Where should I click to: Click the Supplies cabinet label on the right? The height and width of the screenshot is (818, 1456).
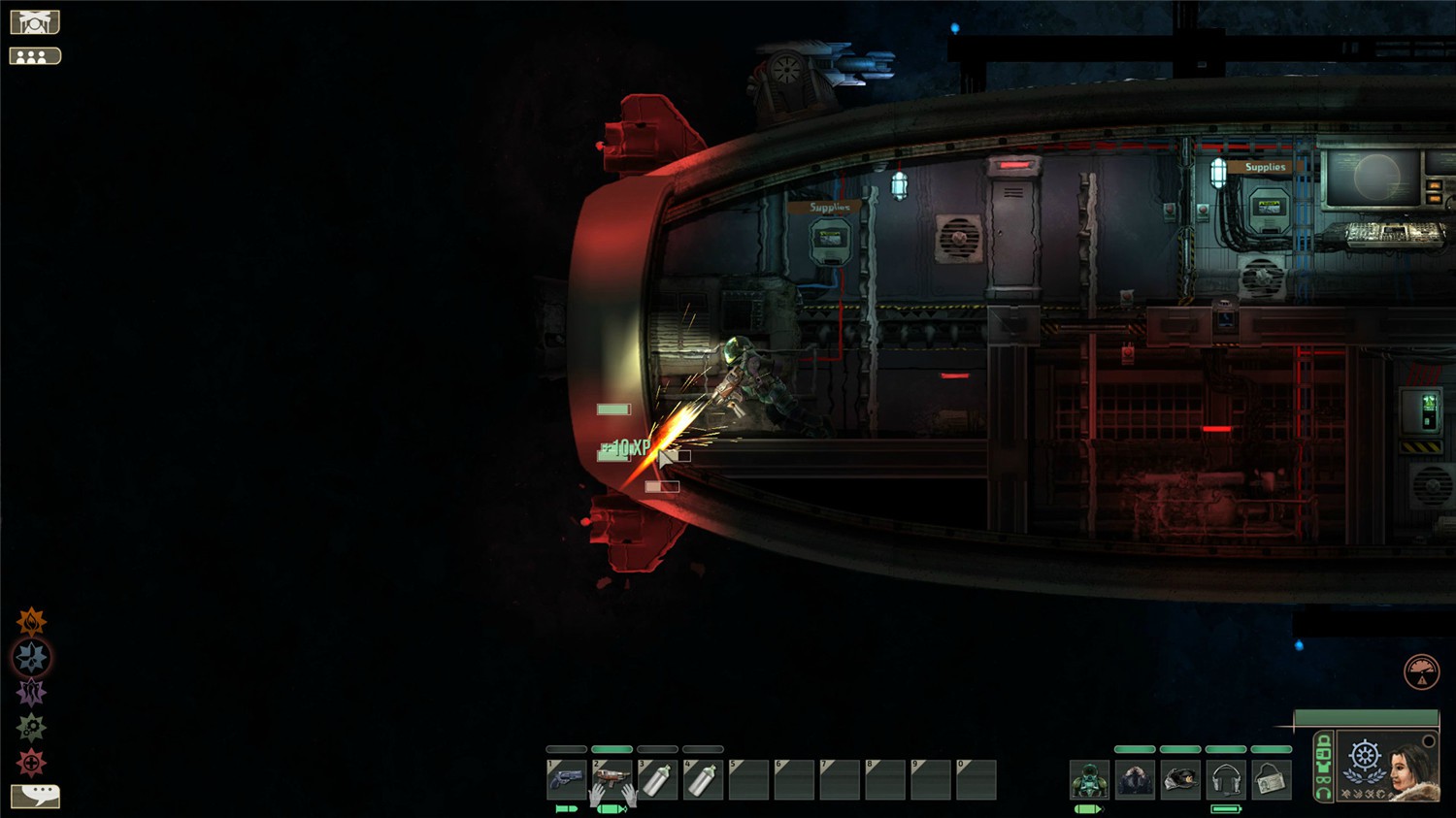point(1265,167)
